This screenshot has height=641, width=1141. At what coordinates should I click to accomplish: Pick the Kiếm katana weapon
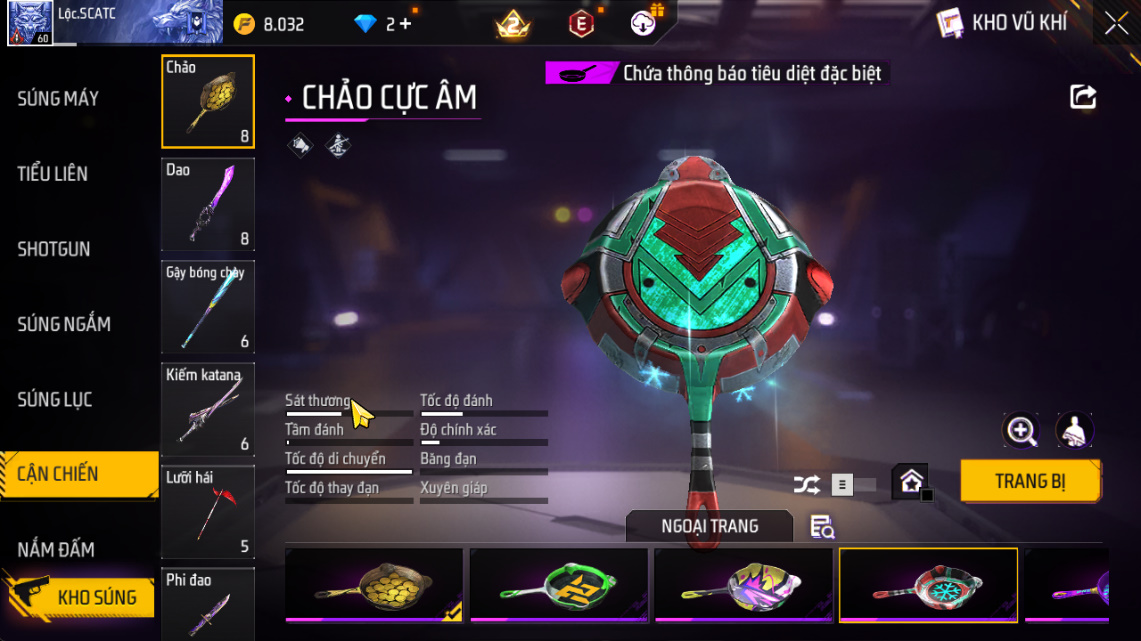click(208, 409)
